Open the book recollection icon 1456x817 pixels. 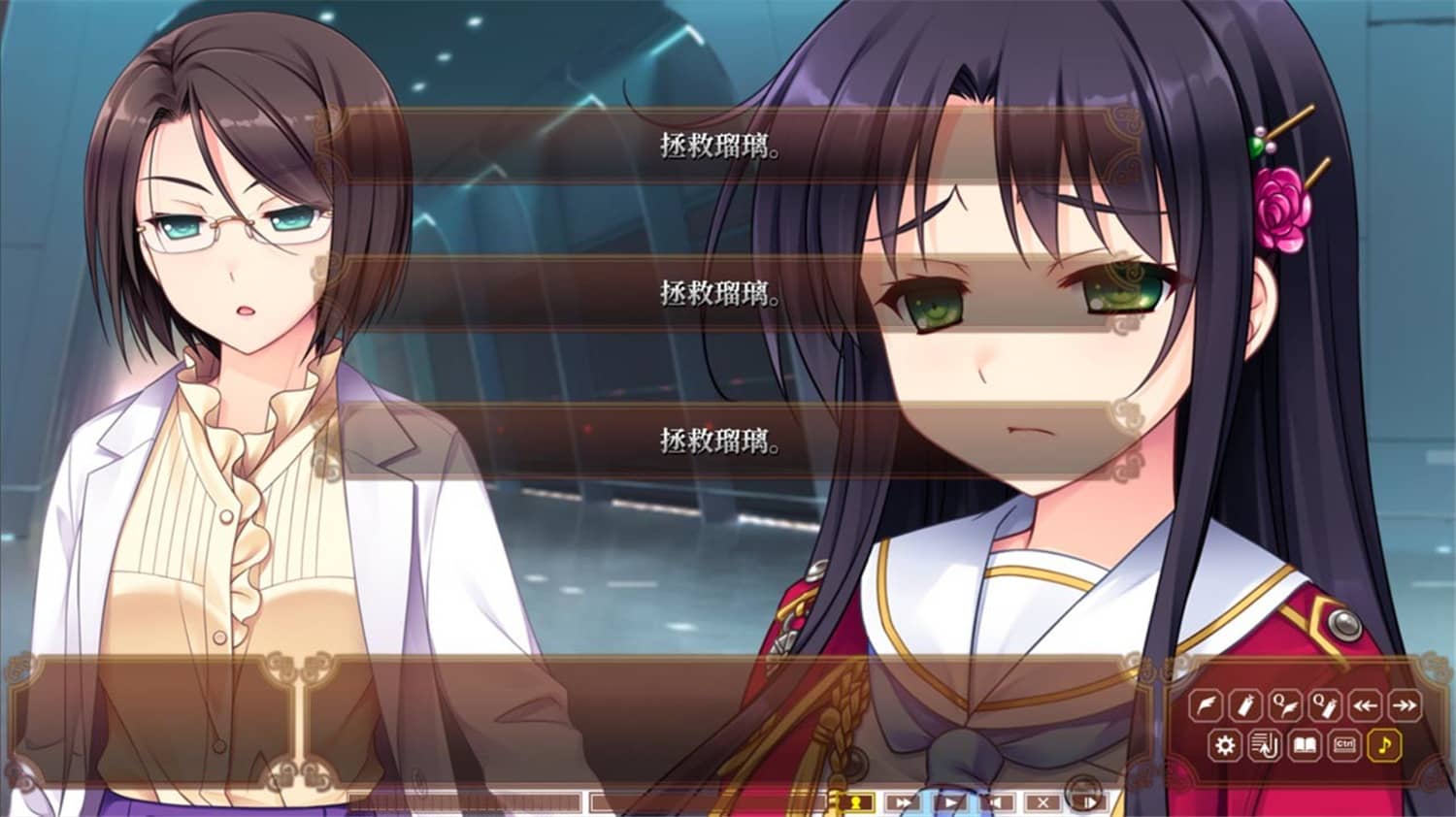point(1306,745)
